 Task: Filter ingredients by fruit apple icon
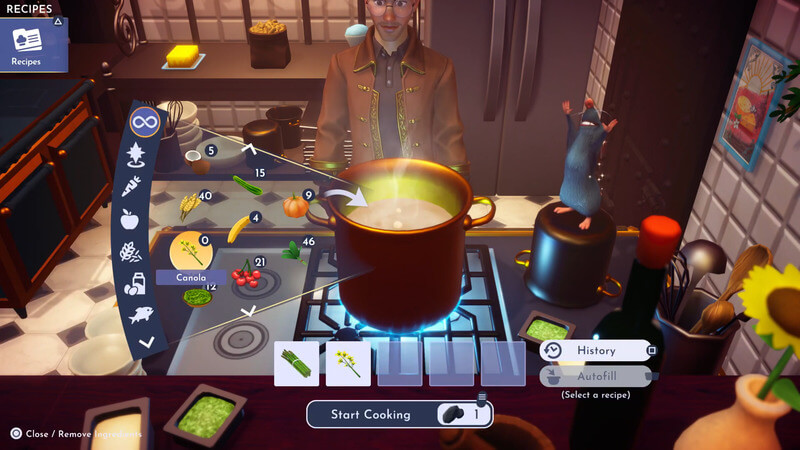(129, 218)
